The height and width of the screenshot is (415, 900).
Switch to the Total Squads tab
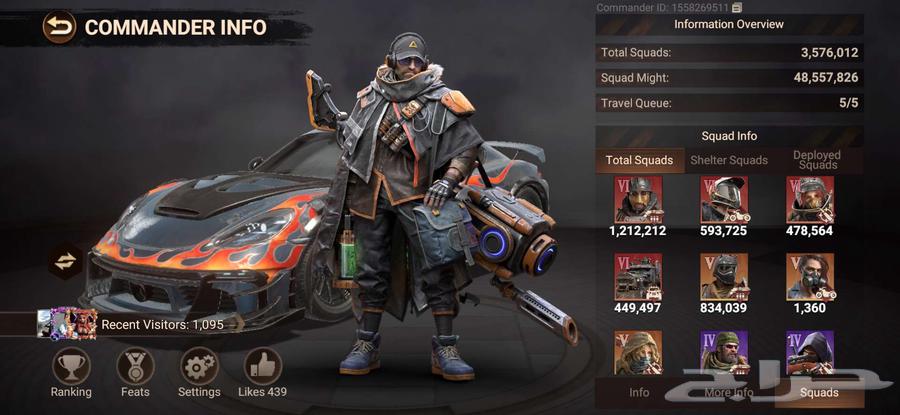pos(640,160)
